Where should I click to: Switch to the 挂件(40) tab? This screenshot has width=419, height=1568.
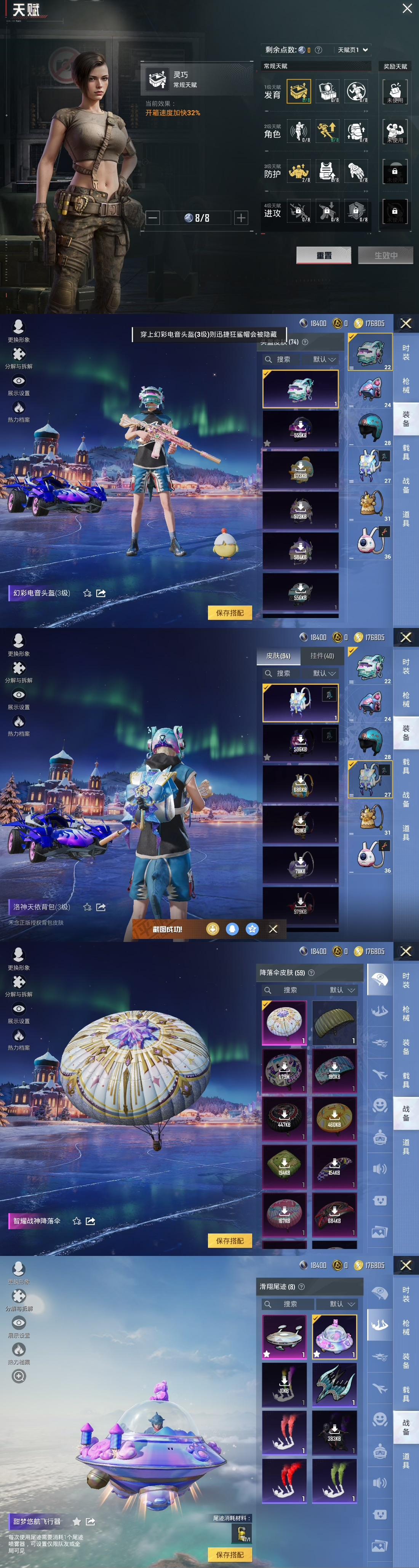click(x=322, y=655)
